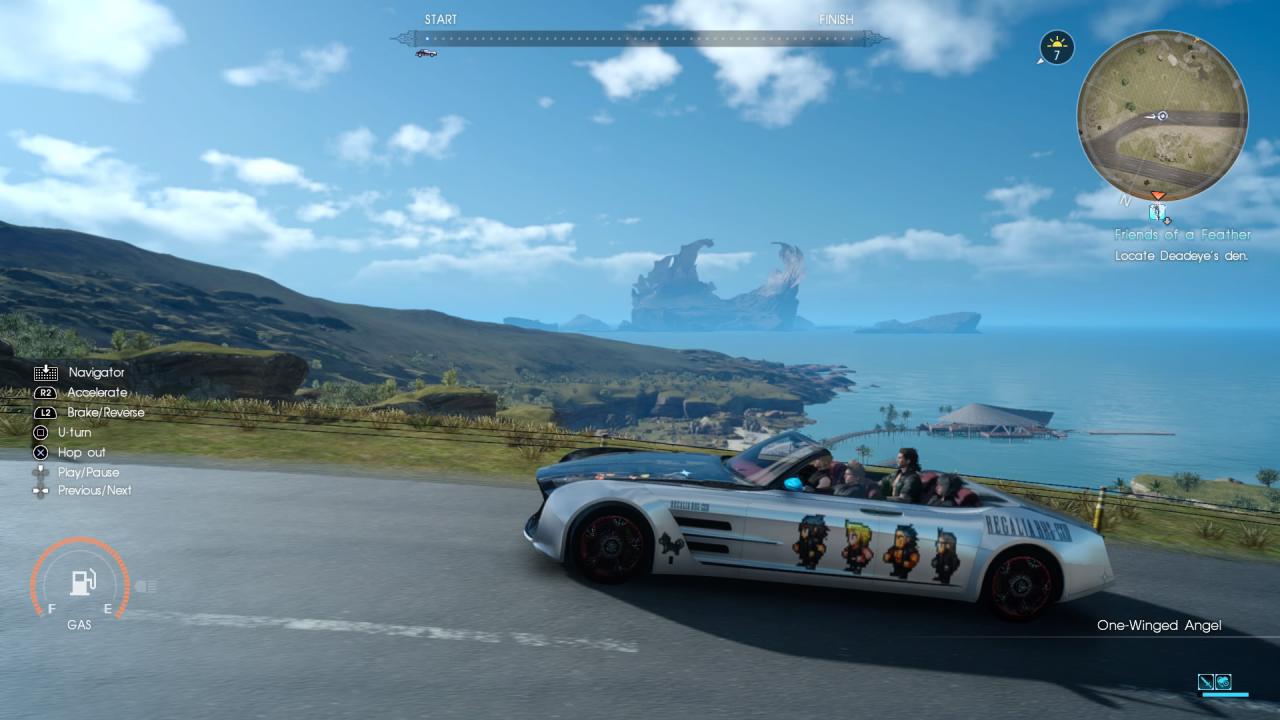This screenshot has width=1280, height=720.
Task: Select the Navigator control icon
Action: 46,372
